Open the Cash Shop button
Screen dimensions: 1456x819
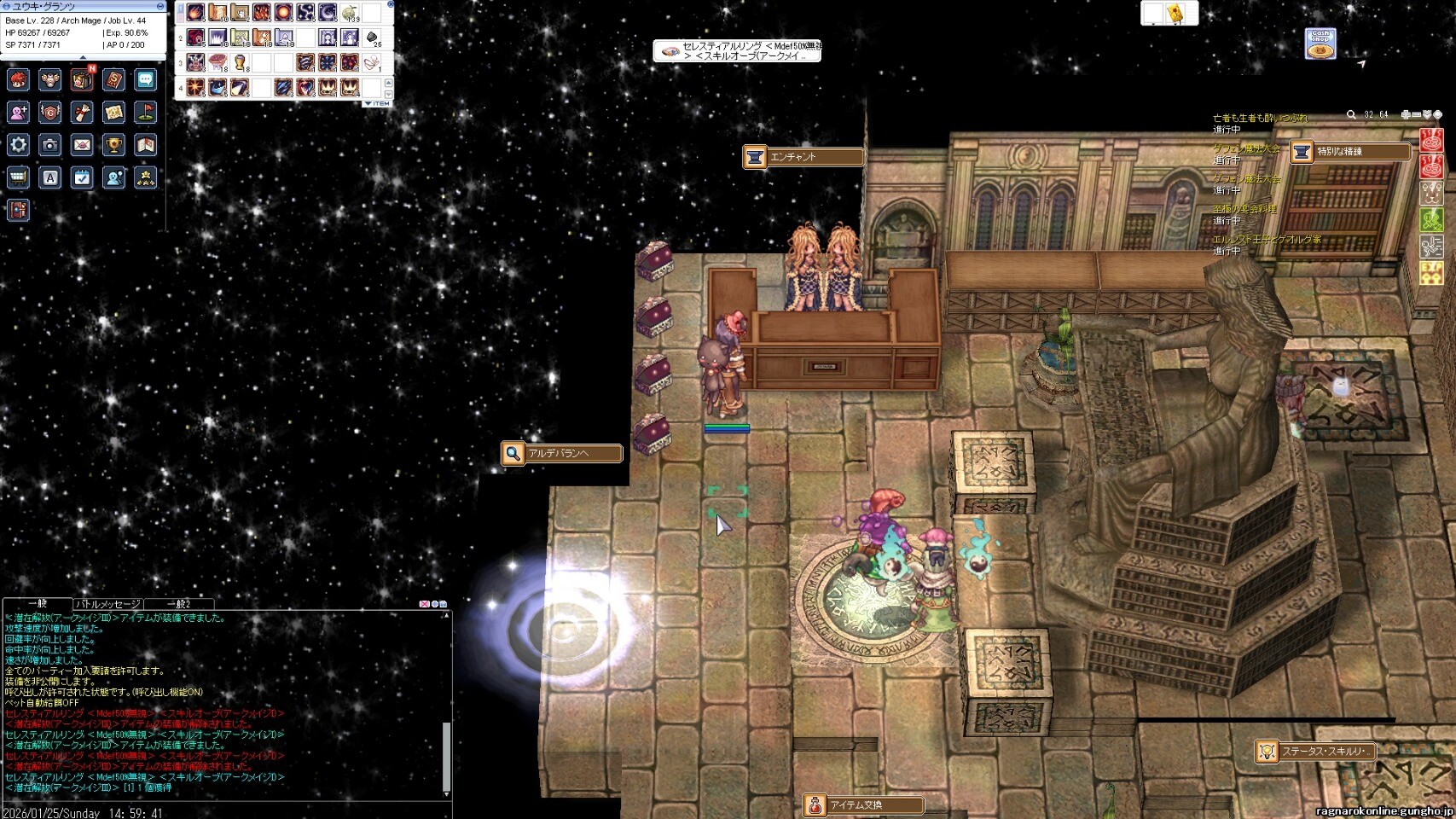click(x=1320, y=44)
